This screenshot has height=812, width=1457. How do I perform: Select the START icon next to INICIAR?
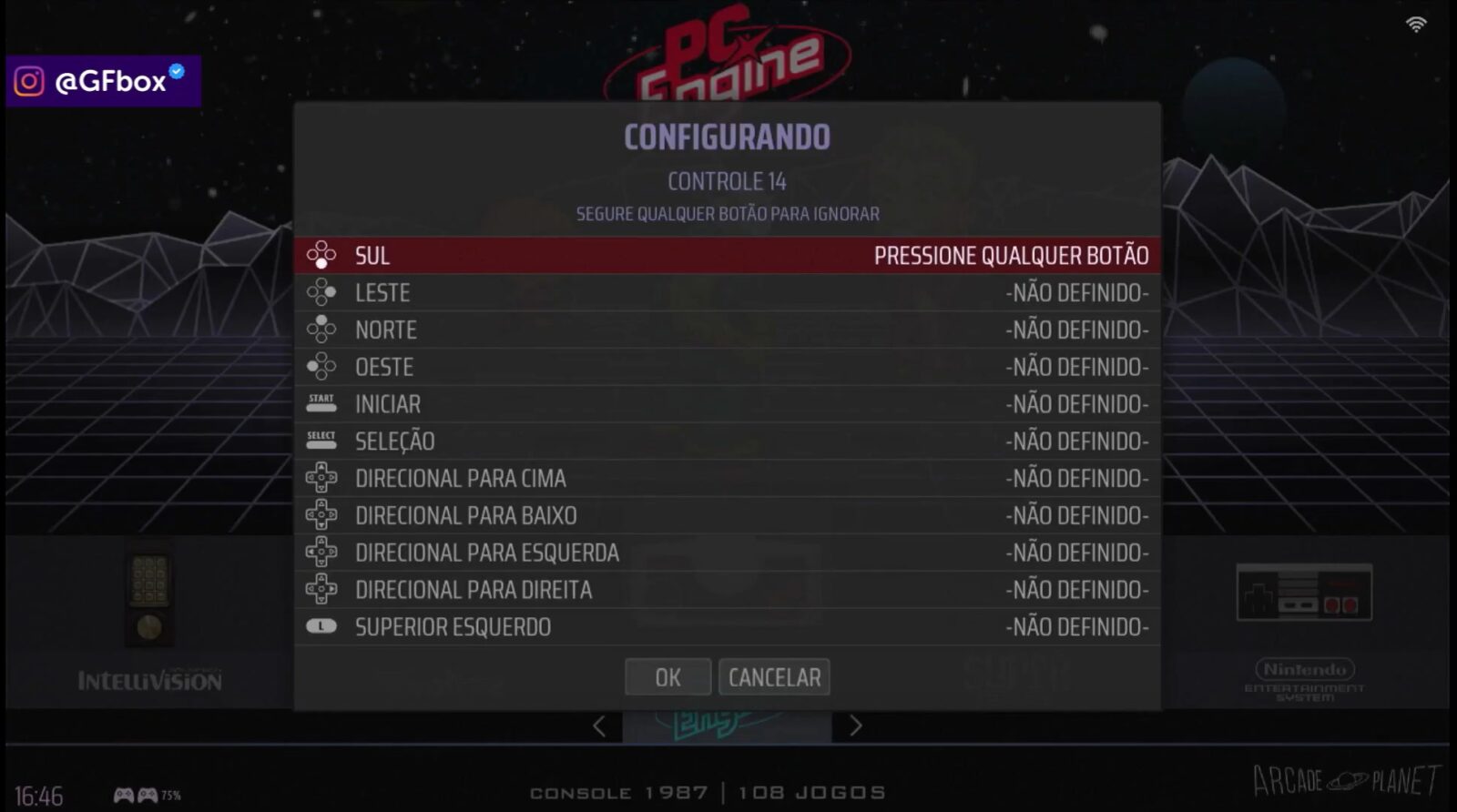[x=322, y=403]
